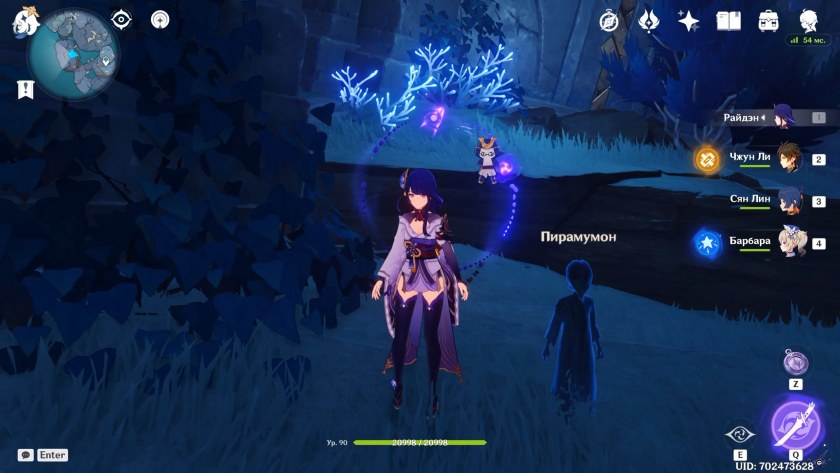Select party member Райдэн

point(778,118)
